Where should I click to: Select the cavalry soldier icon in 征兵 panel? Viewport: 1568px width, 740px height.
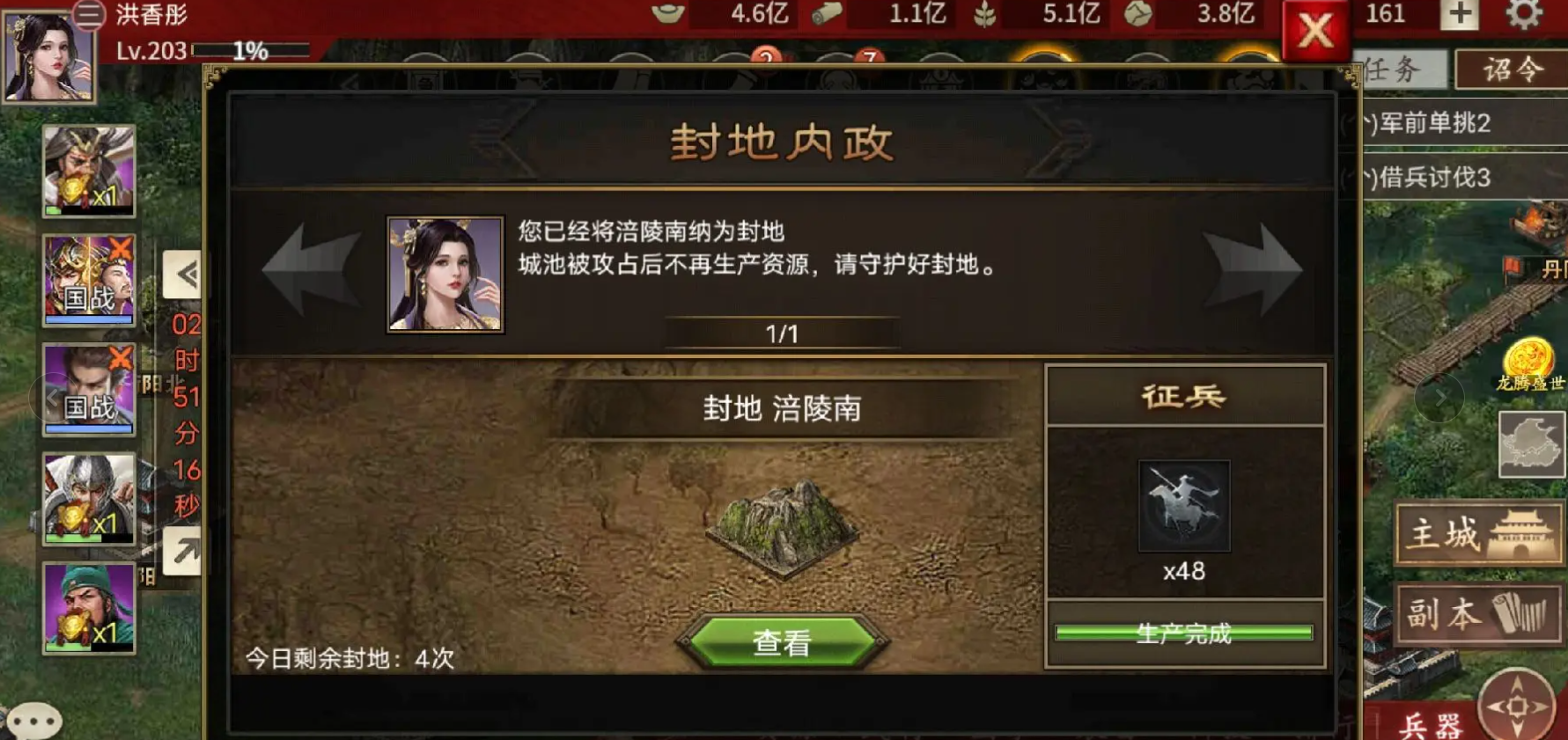[x=1183, y=503]
